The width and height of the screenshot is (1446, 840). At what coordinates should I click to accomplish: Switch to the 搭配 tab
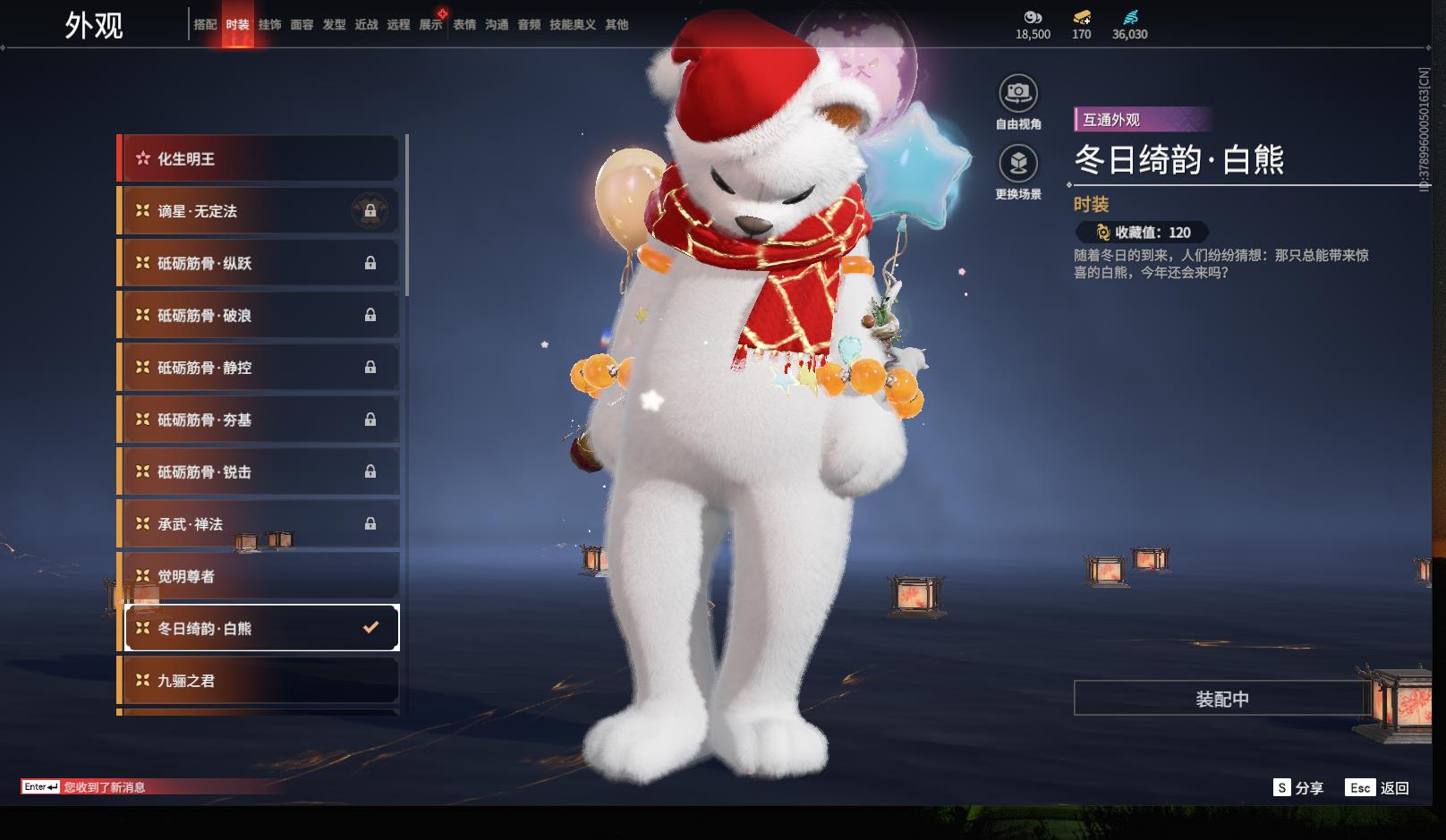pyautogui.click(x=205, y=25)
